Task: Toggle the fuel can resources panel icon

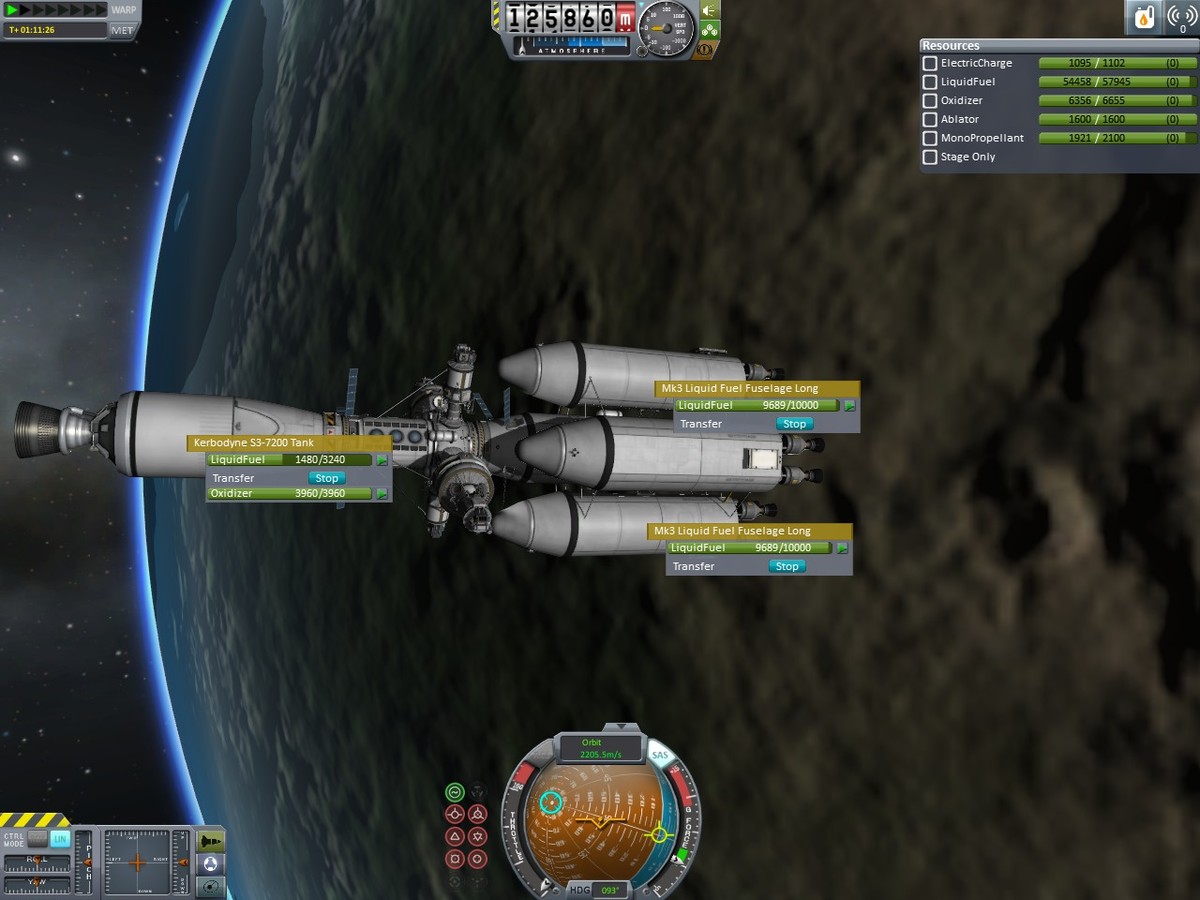Action: (x=1143, y=17)
